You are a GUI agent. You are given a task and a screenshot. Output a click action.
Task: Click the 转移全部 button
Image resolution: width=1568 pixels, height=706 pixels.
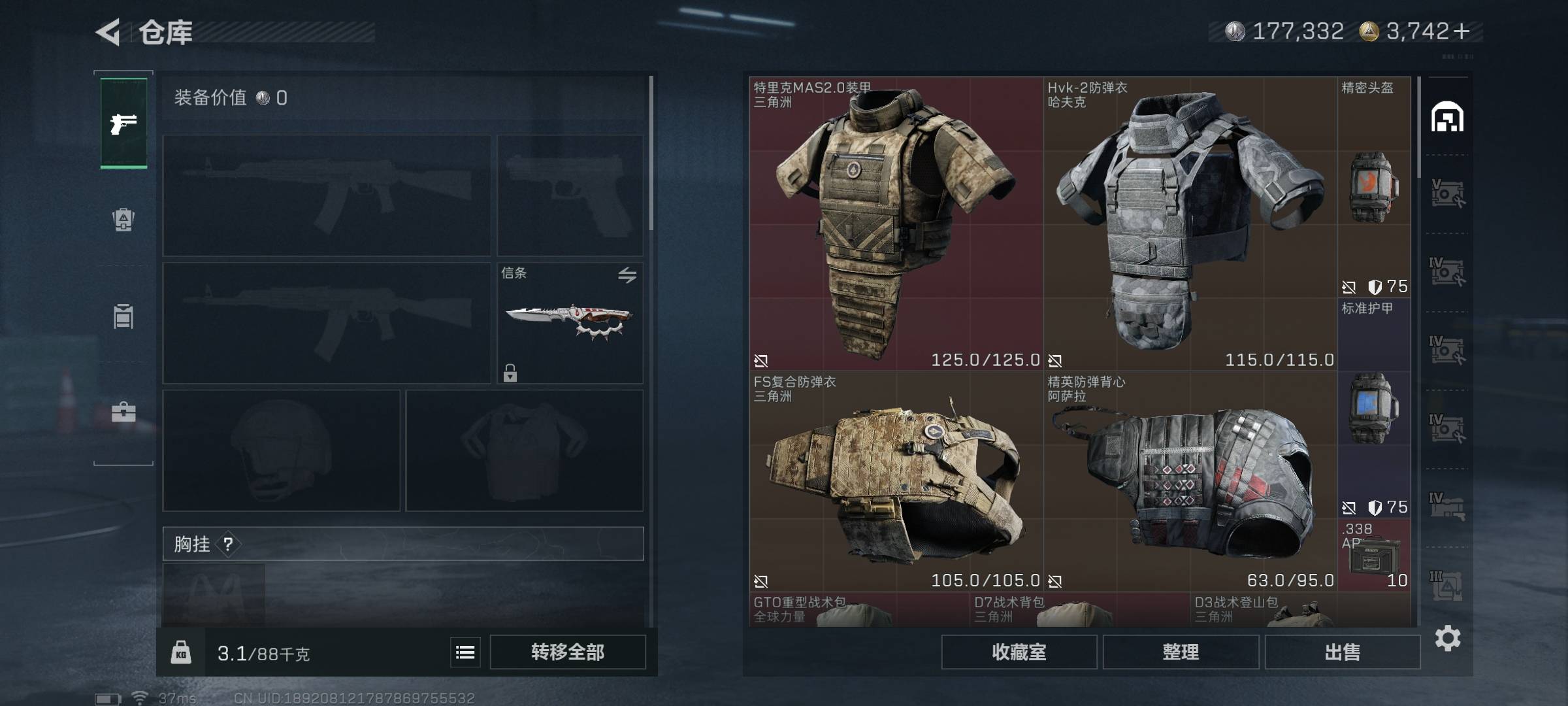tap(567, 652)
